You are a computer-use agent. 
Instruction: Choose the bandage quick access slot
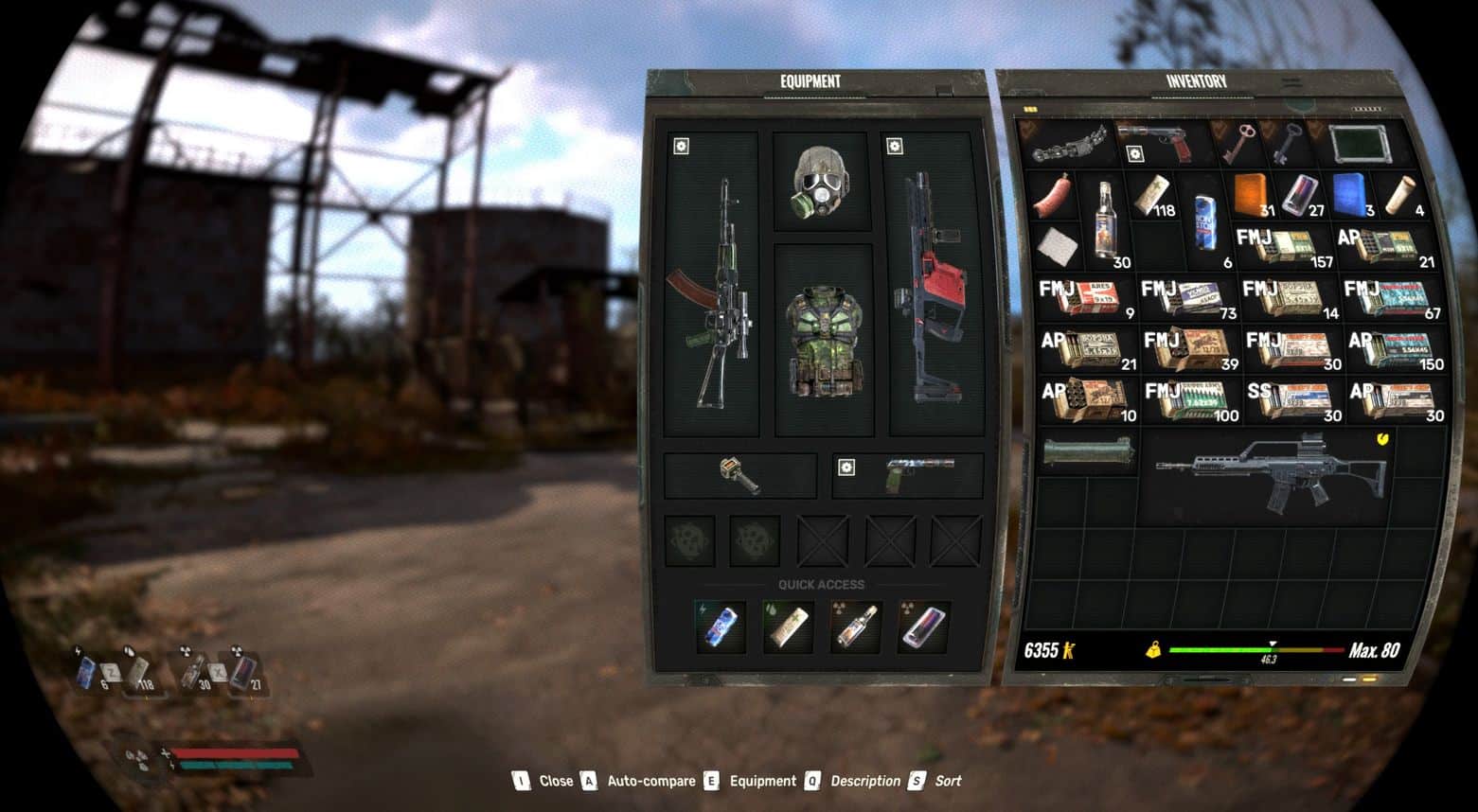[x=788, y=627]
